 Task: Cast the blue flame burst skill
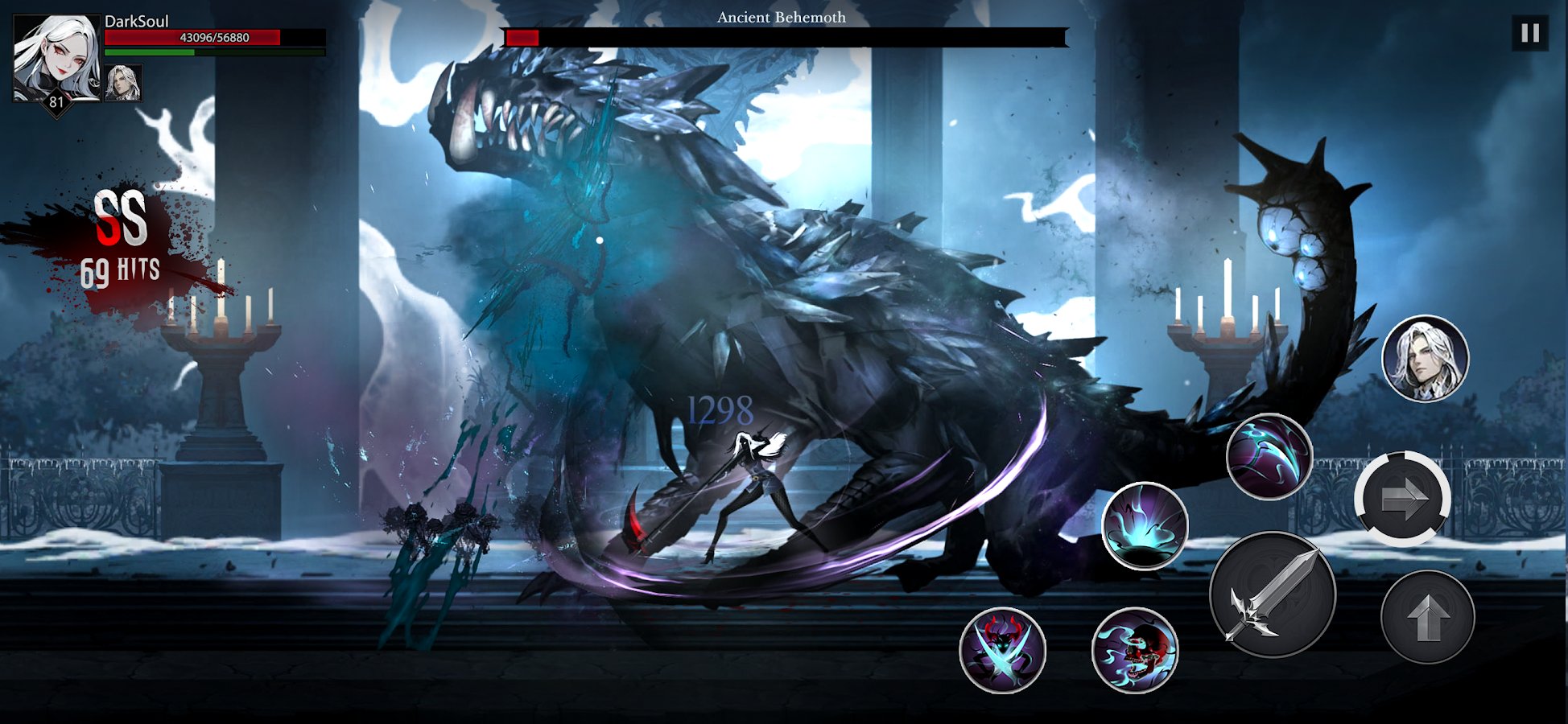[1144, 526]
